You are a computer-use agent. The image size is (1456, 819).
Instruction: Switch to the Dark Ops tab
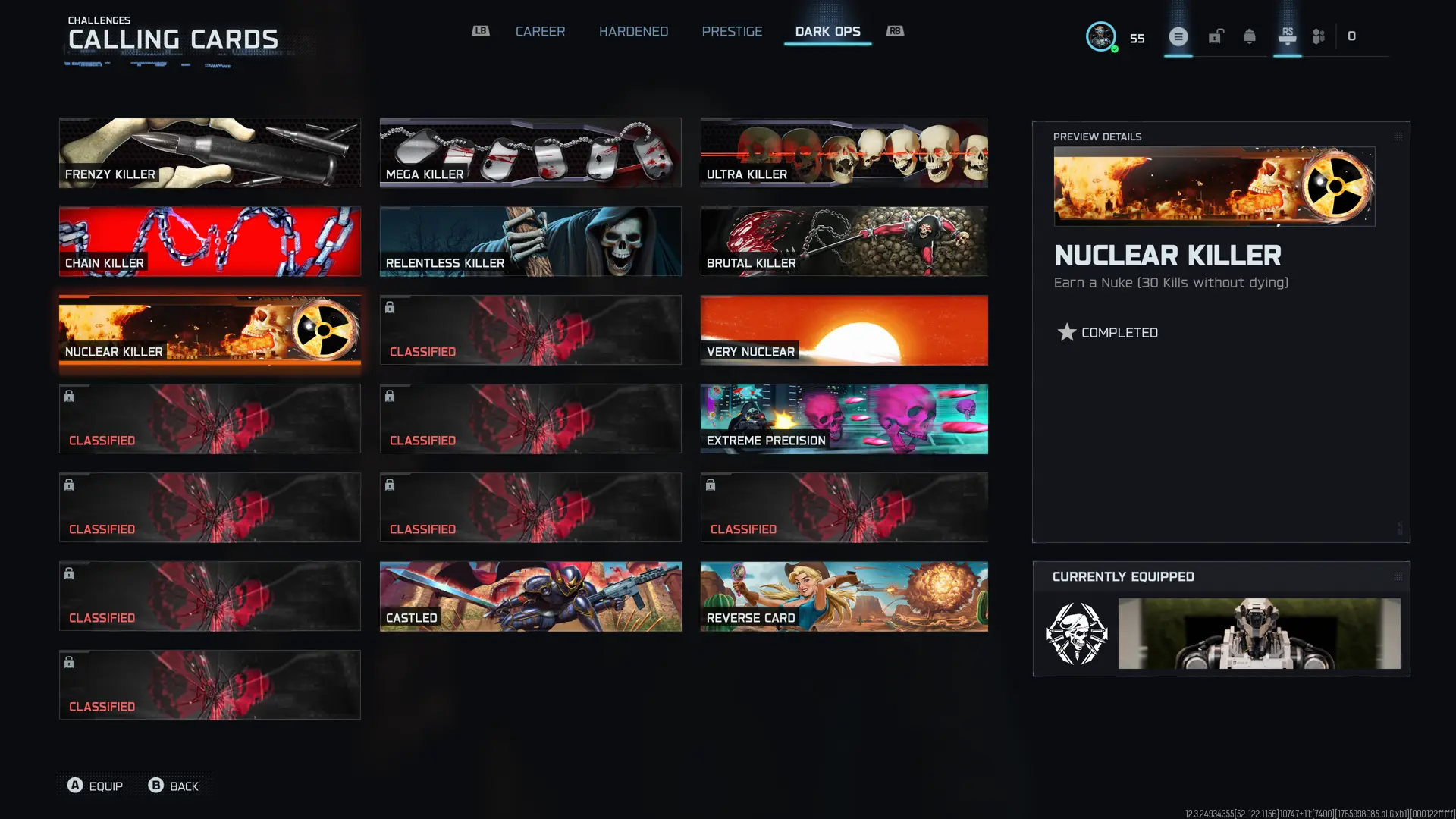pyautogui.click(x=827, y=31)
